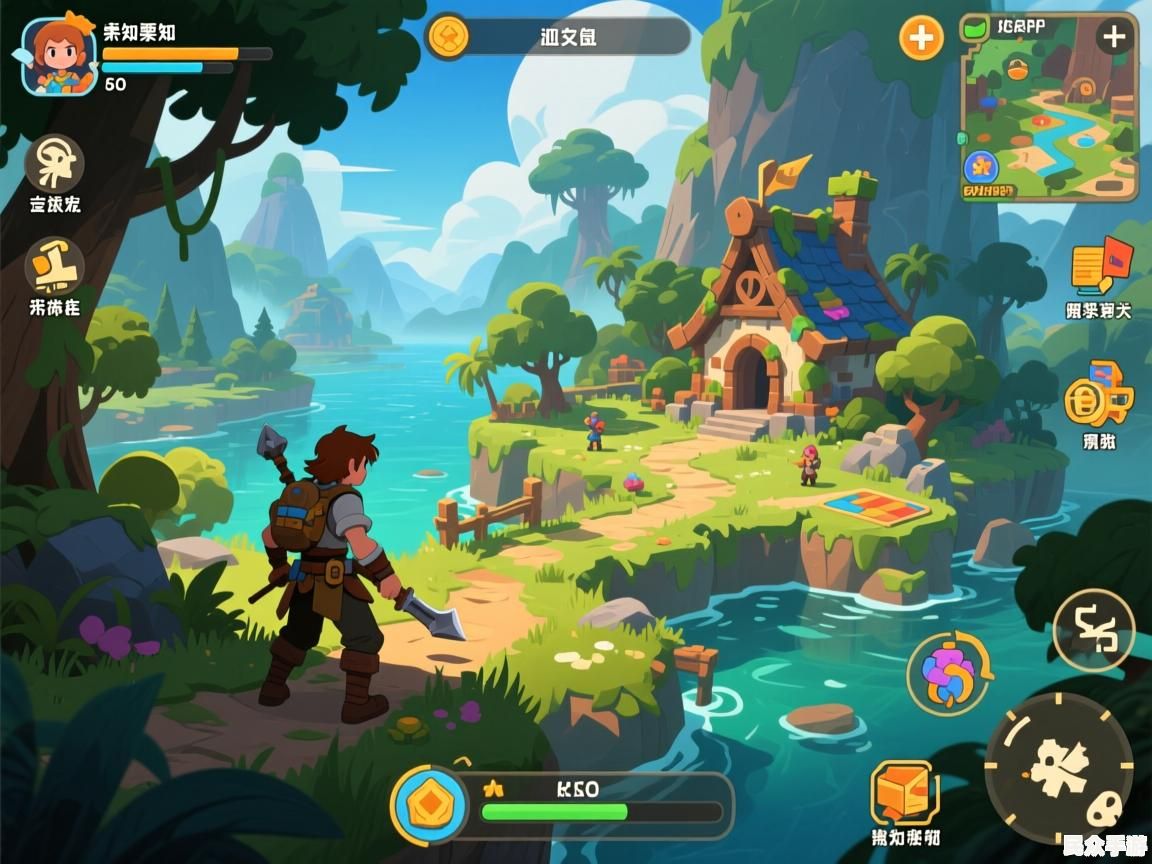Activate the round swap arrows button
This screenshot has height=864, width=1152.
click(1093, 630)
